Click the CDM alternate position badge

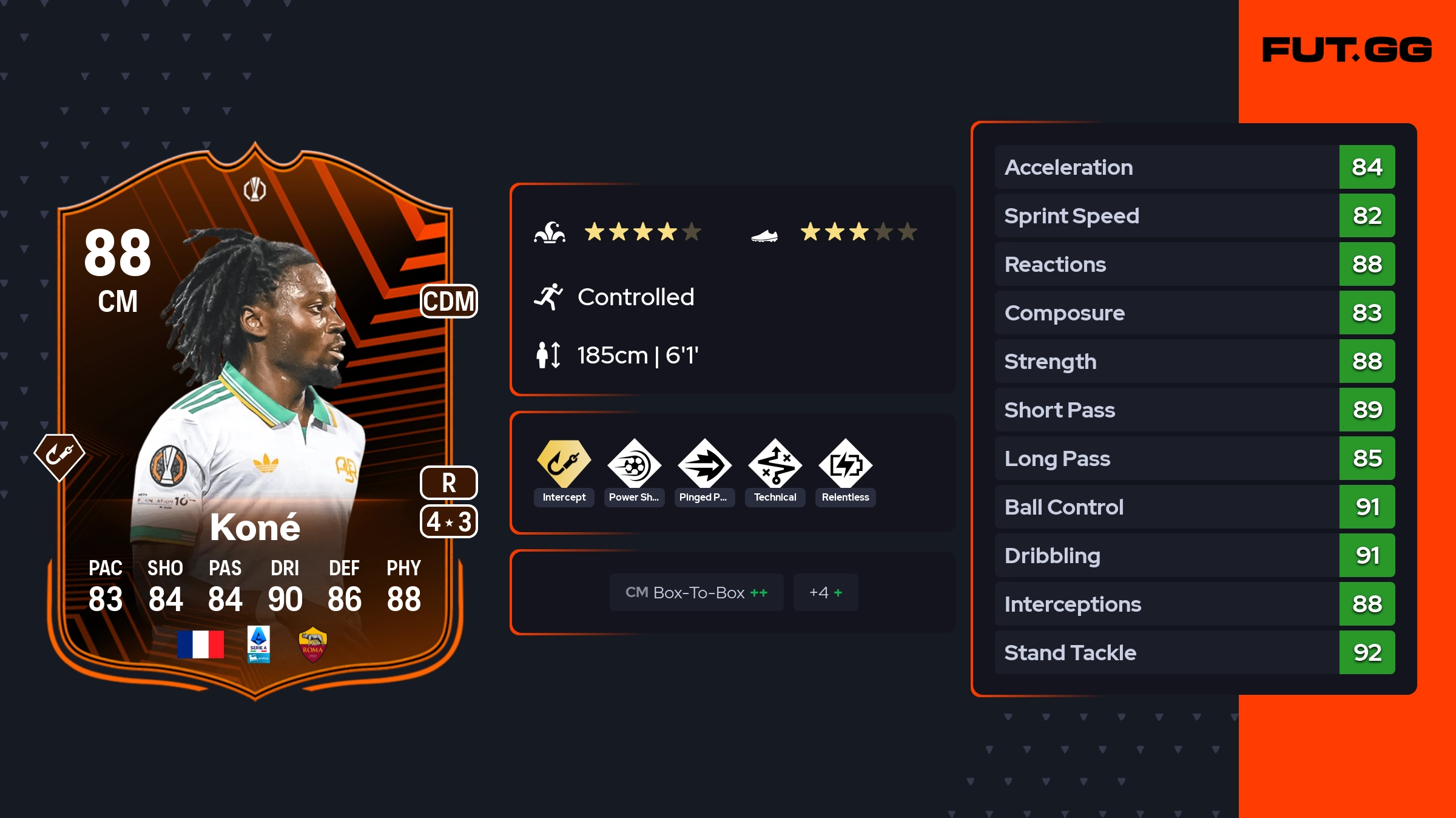click(x=449, y=301)
